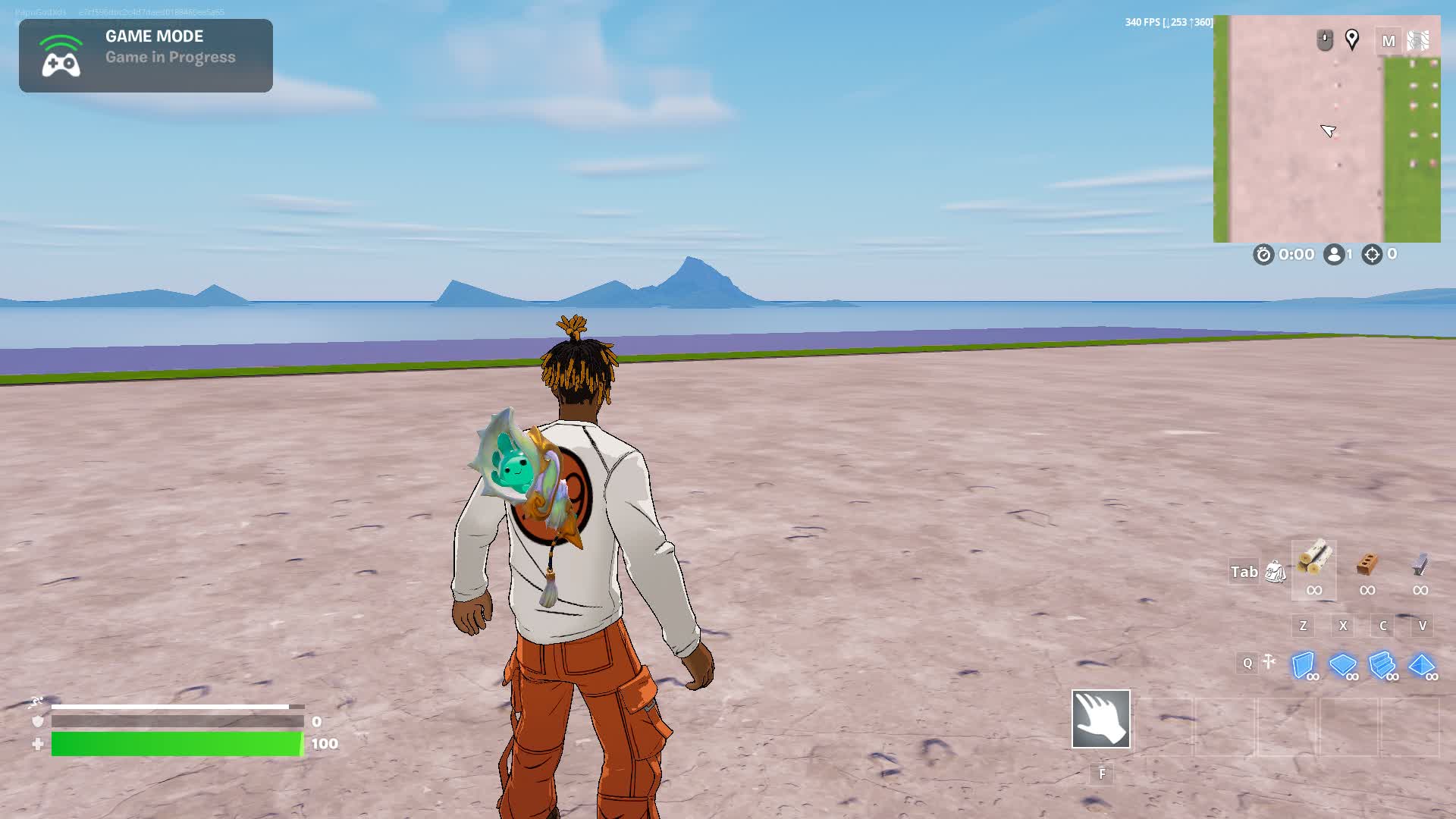Click the Game Mode status panel
The height and width of the screenshot is (819, 1456).
click(146, 55)
